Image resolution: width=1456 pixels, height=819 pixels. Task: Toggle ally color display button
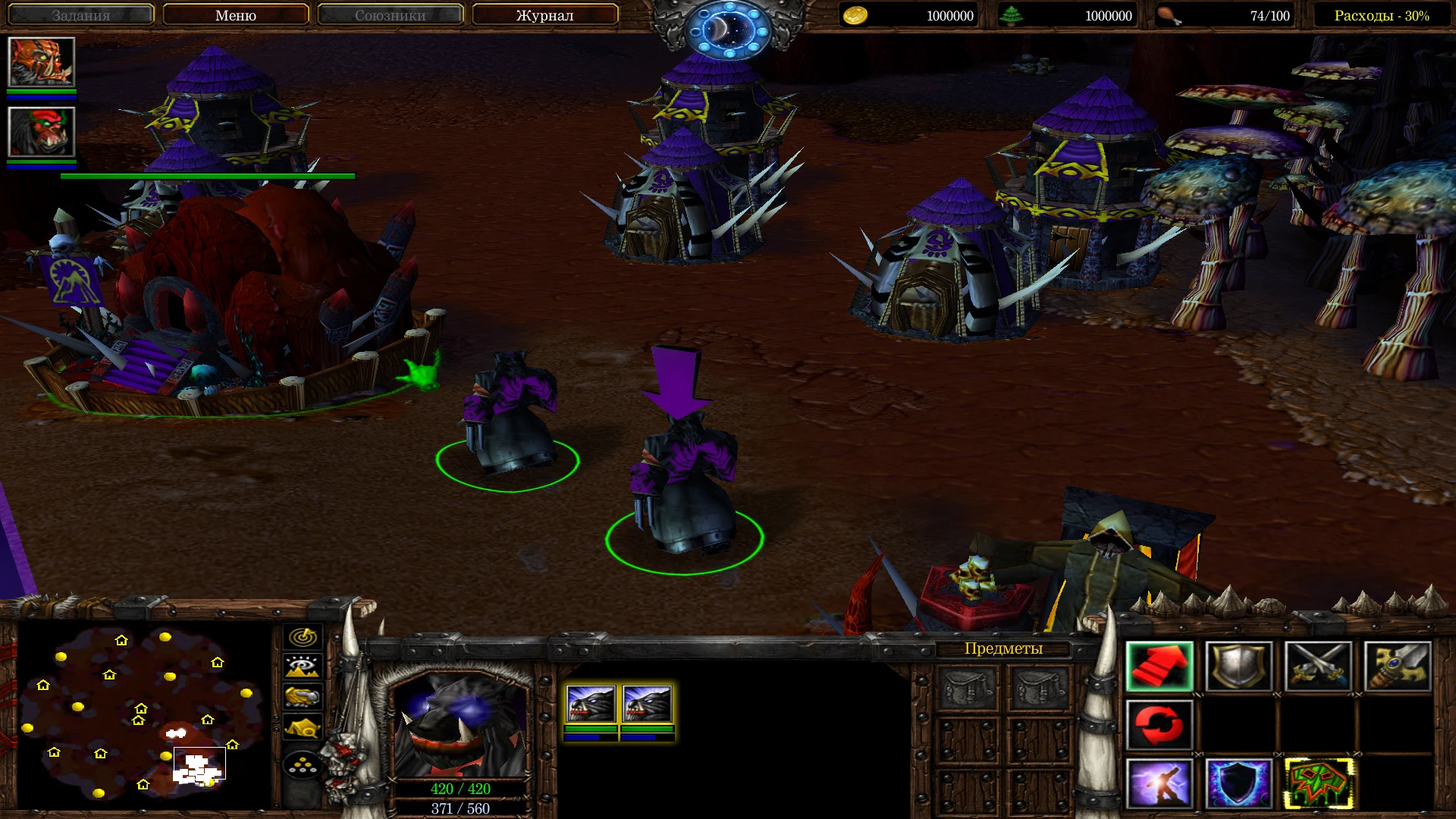point(302,695)
